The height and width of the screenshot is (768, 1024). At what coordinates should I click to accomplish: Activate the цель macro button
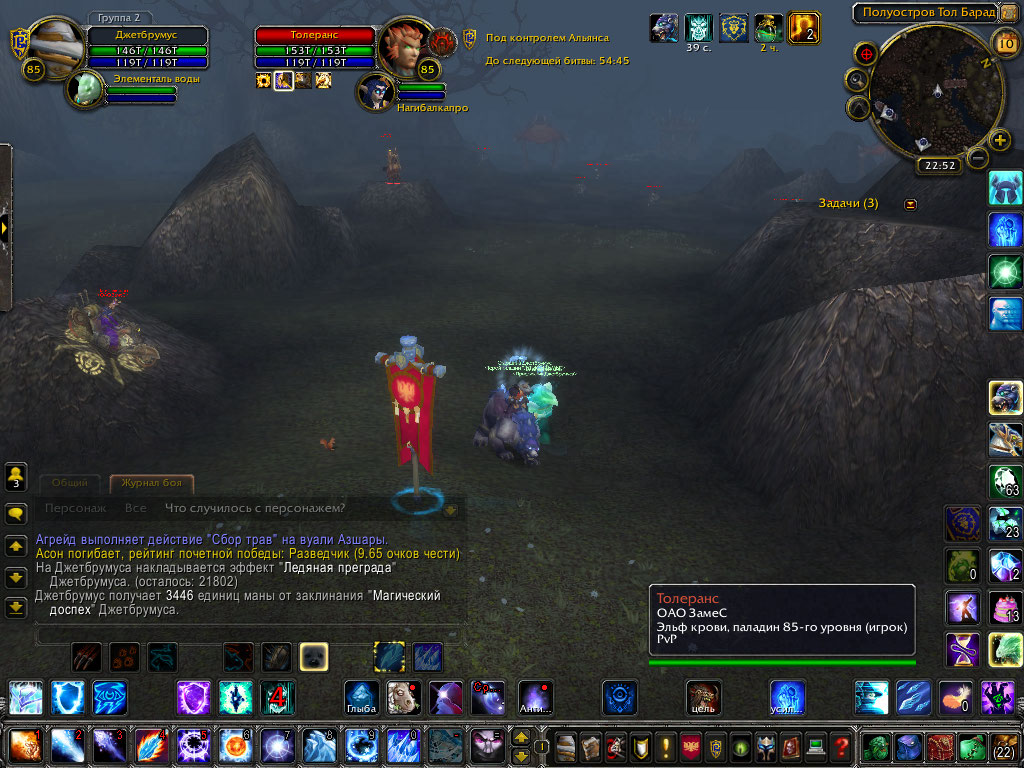(704, 697)
